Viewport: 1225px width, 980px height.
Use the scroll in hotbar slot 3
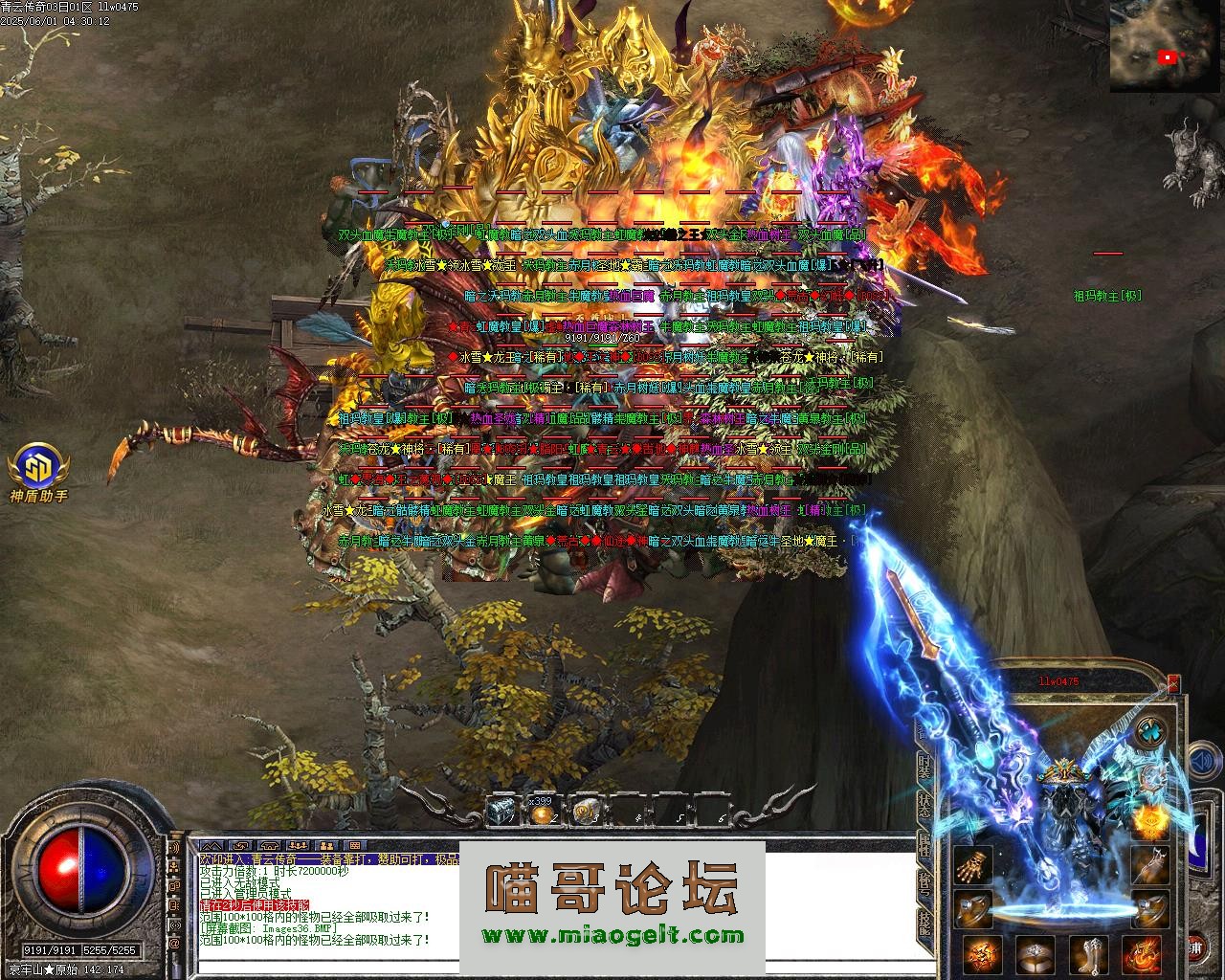tap(582, 813)
